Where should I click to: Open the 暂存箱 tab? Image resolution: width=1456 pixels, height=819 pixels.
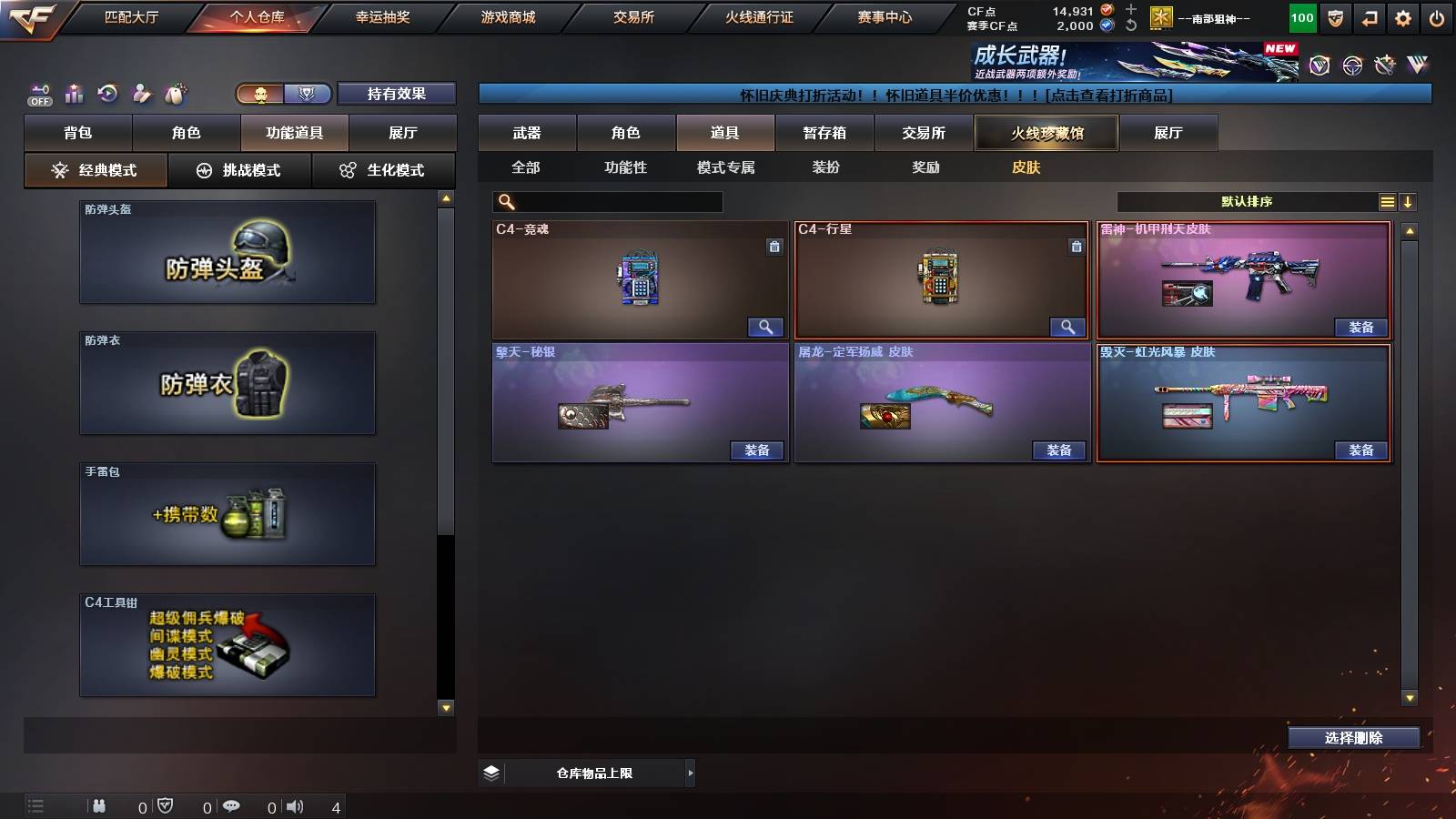point(824,133)
